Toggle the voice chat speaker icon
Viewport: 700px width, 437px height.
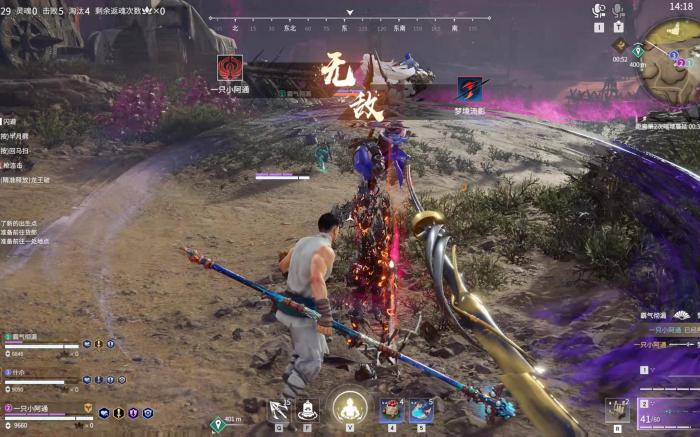599,11
